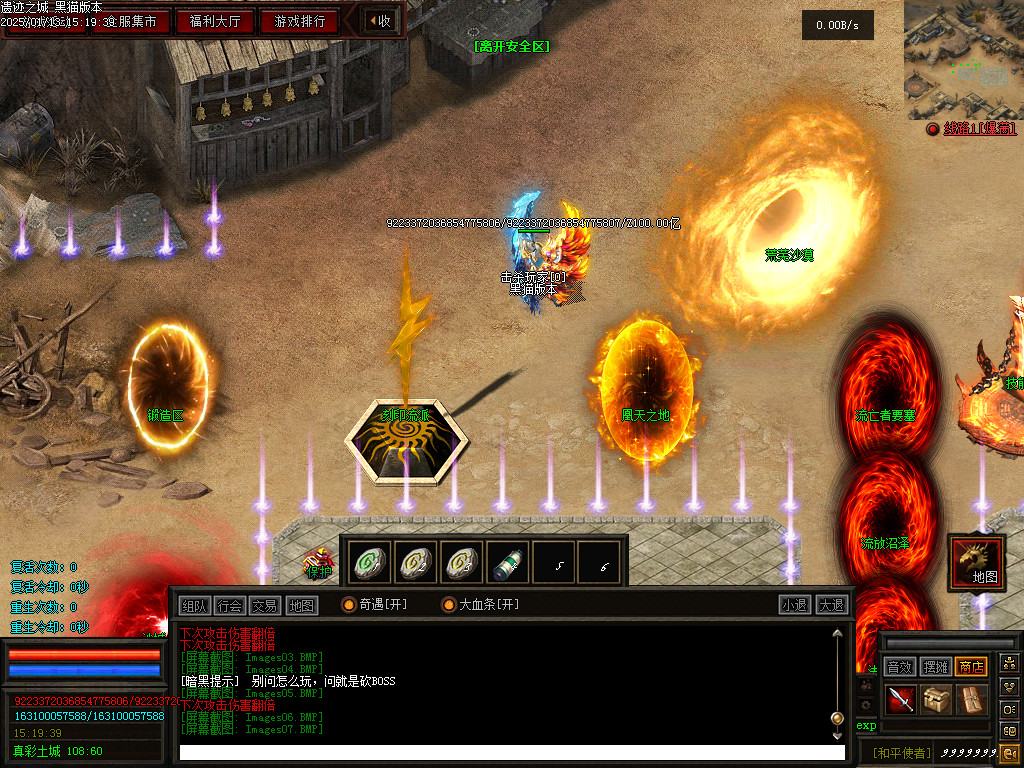Screen dimensions: 1024x768
Task: Click the 小退 logout button
Action: coord(795,605)
